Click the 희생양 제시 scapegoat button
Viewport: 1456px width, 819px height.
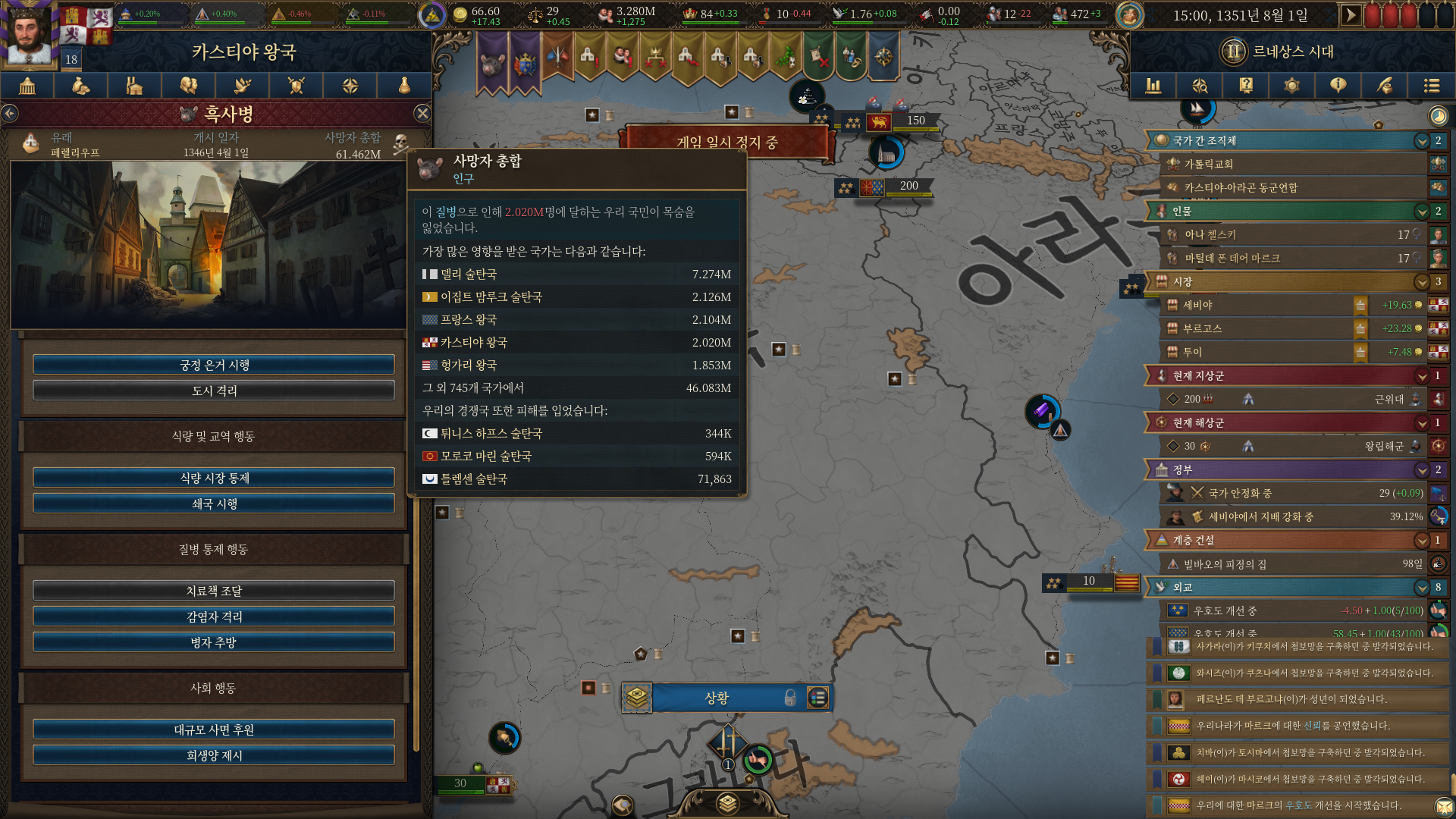pos(213,755)
